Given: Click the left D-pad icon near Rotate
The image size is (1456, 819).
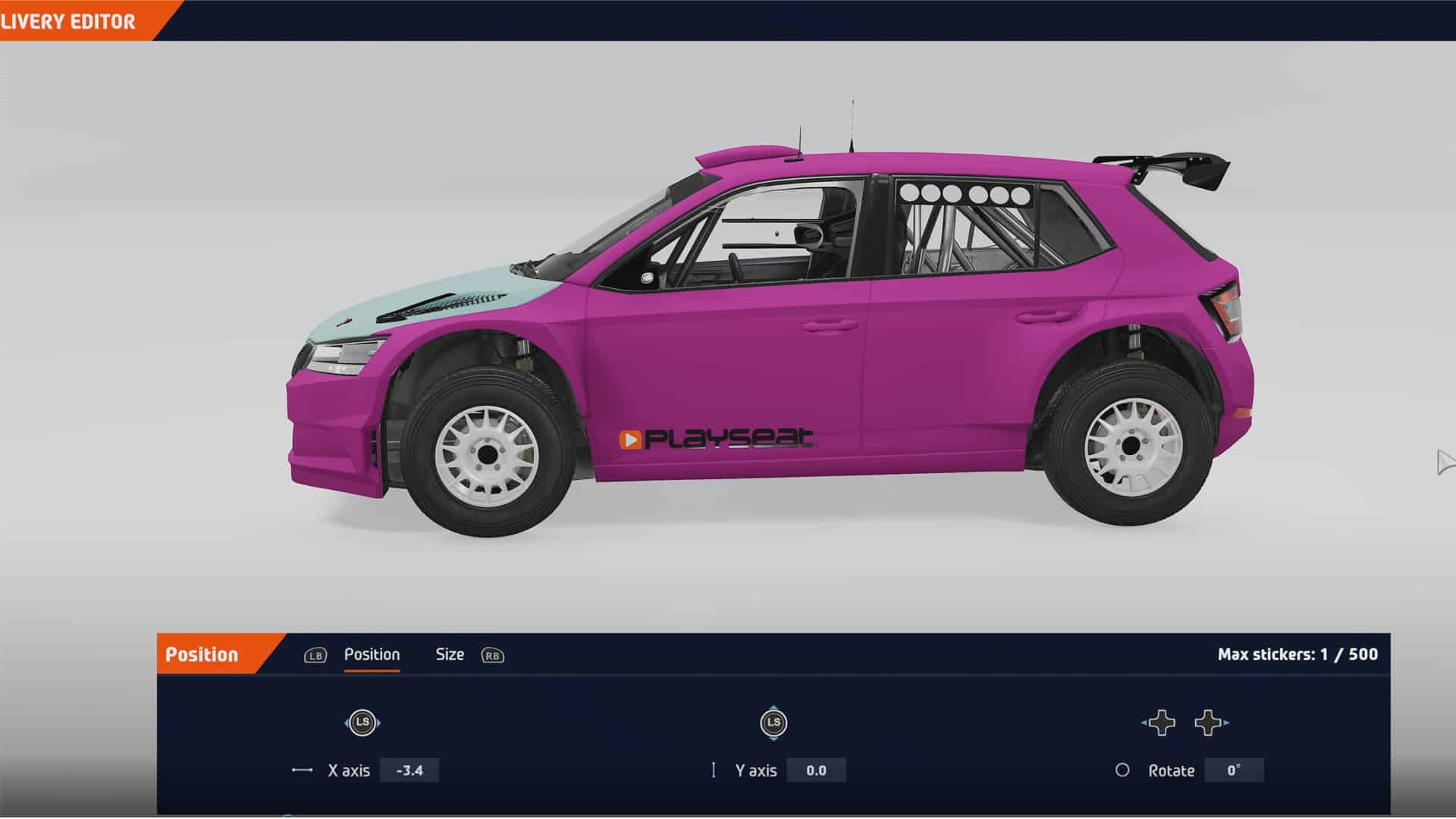Looking at the screenshot, I should pos(1163,724).
